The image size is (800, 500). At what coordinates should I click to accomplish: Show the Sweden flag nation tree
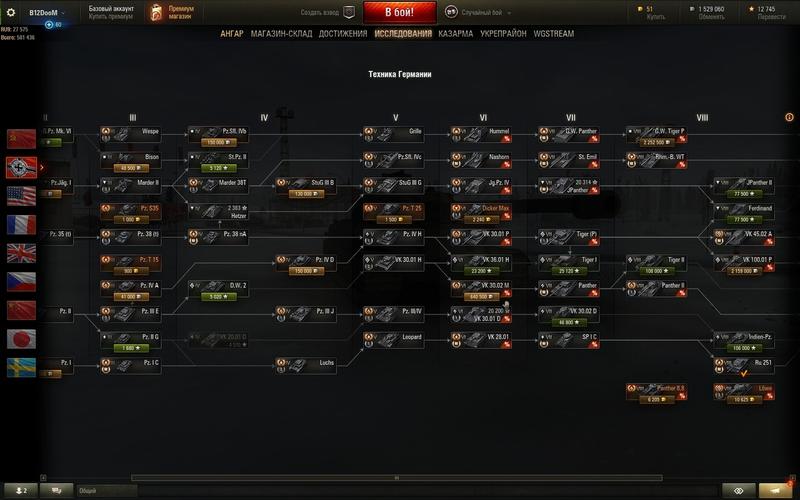click(20, 366)
